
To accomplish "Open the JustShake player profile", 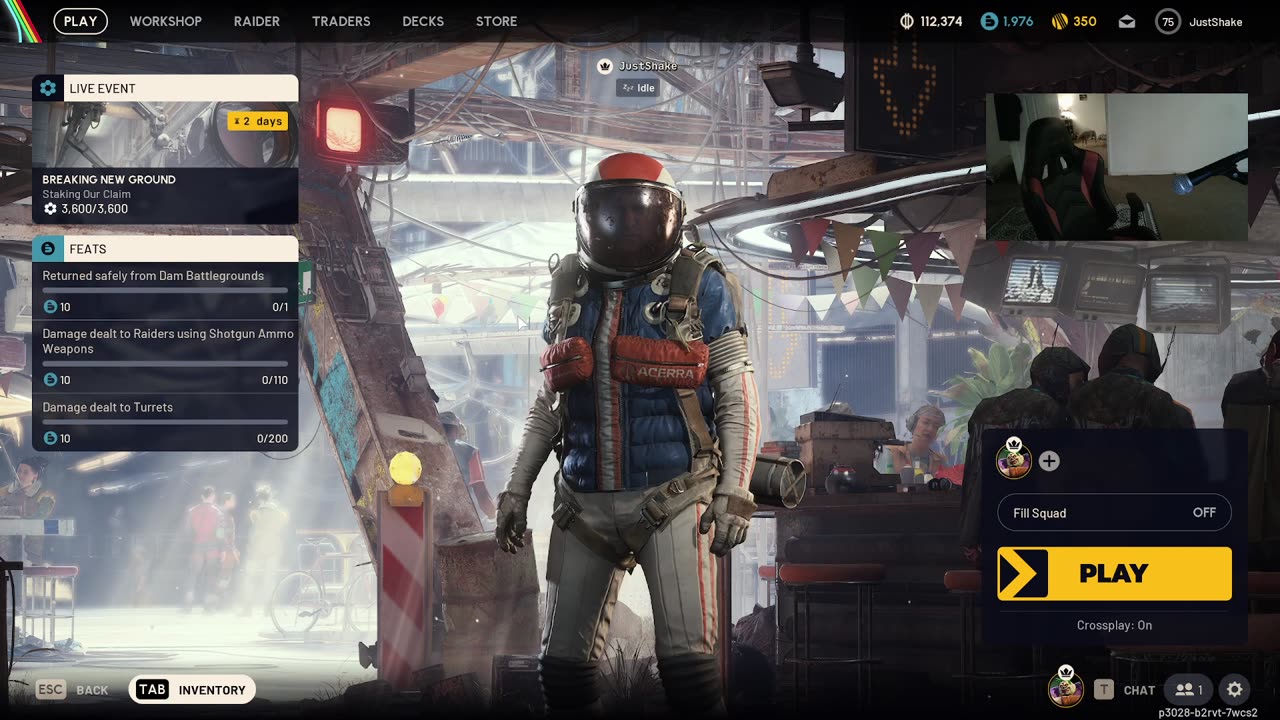I will 1200,21.
